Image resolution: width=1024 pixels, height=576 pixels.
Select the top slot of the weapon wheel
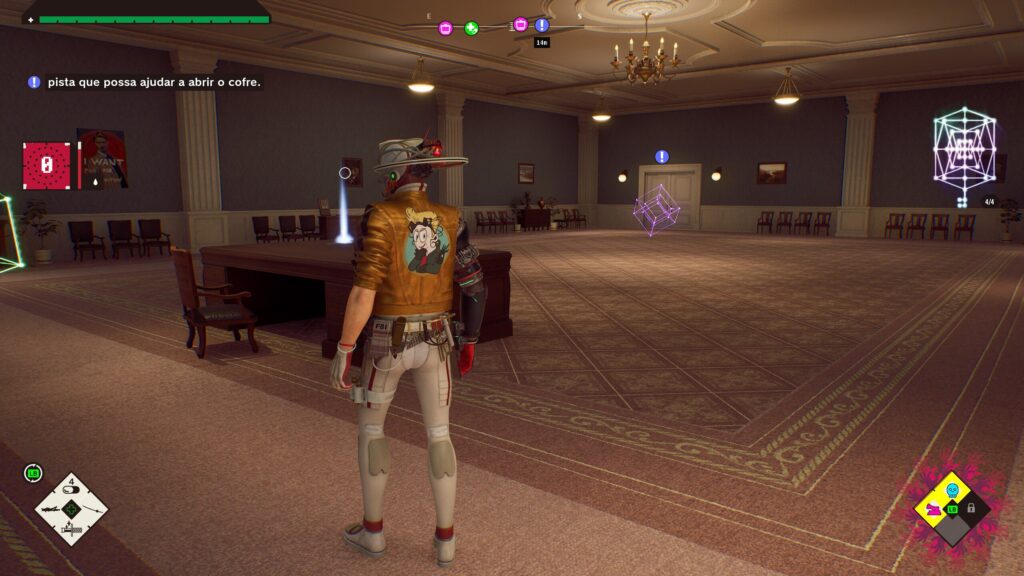(x=71, y=488)
